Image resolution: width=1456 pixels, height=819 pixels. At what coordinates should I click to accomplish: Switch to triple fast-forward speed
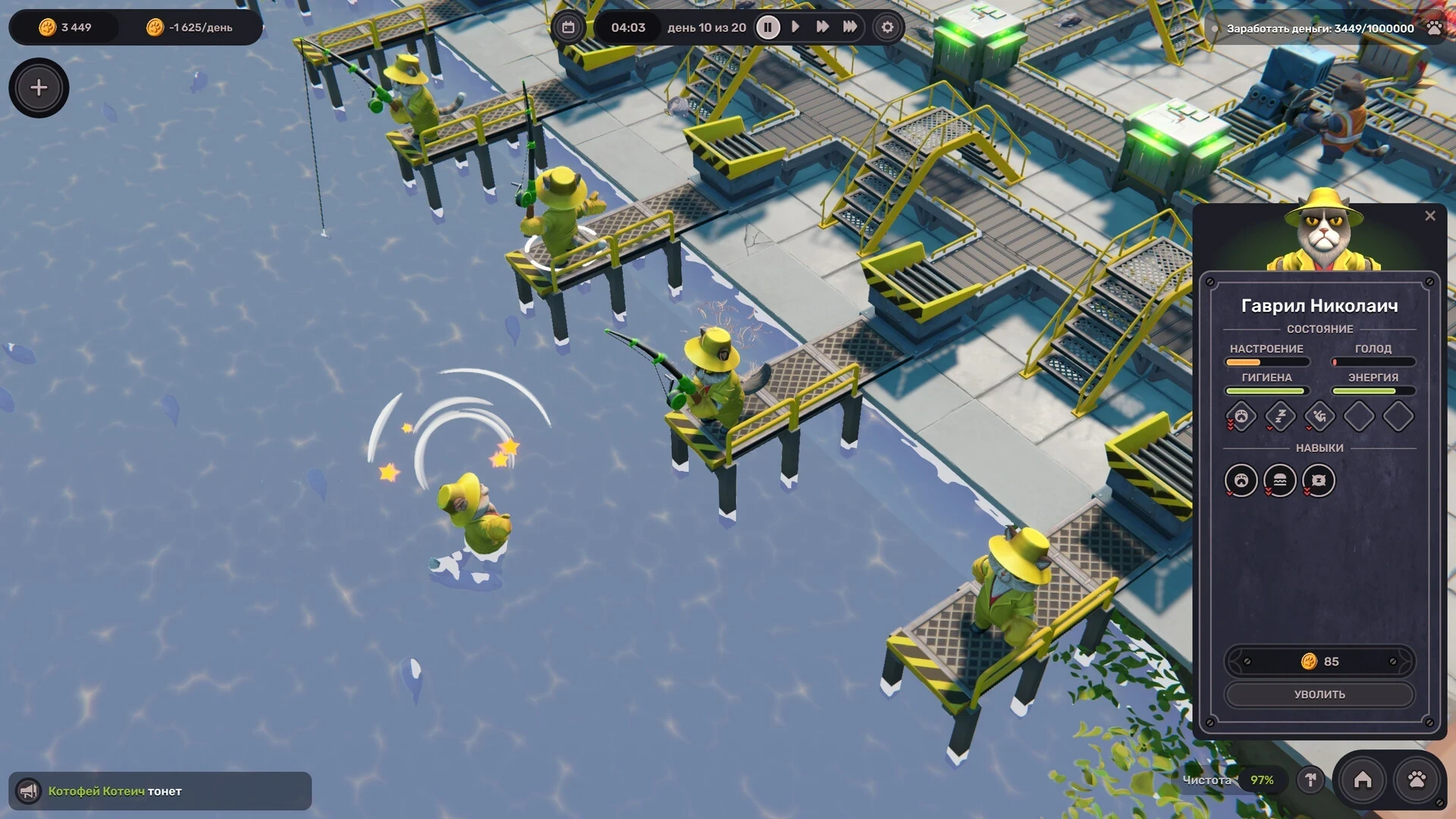click(x=850, y=27)
